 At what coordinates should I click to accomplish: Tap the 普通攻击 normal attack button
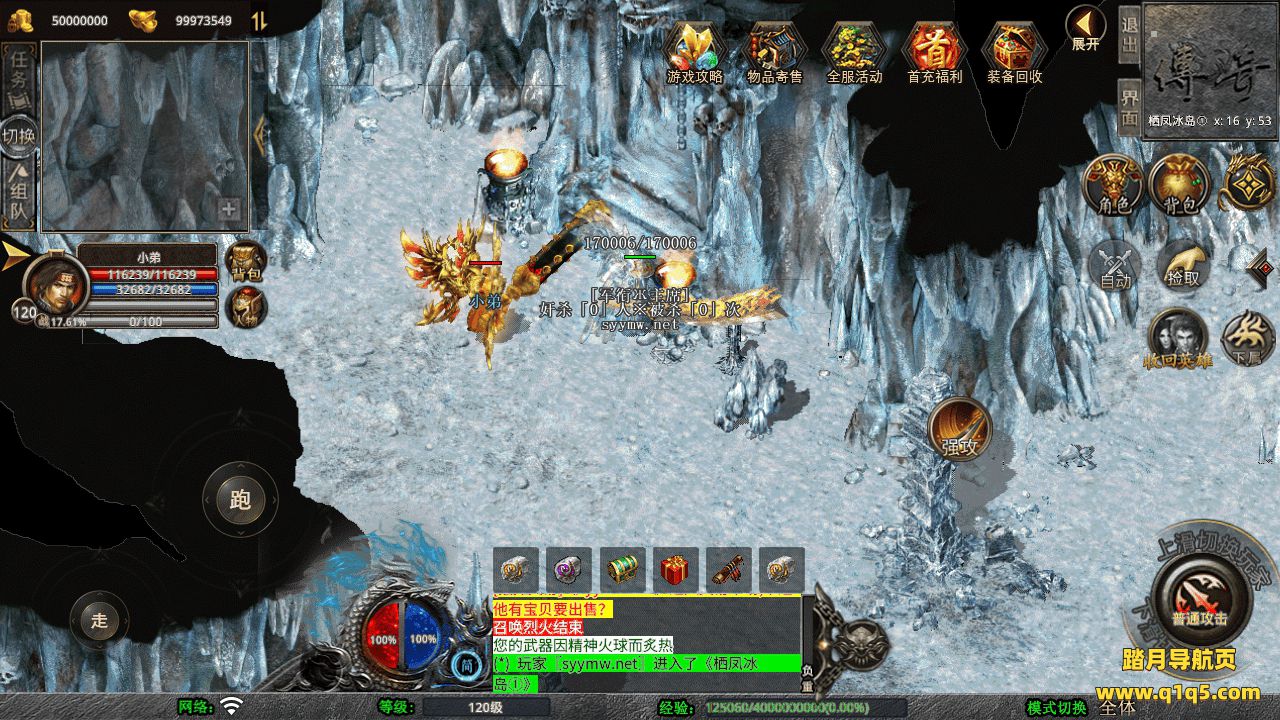[1198, 597]
